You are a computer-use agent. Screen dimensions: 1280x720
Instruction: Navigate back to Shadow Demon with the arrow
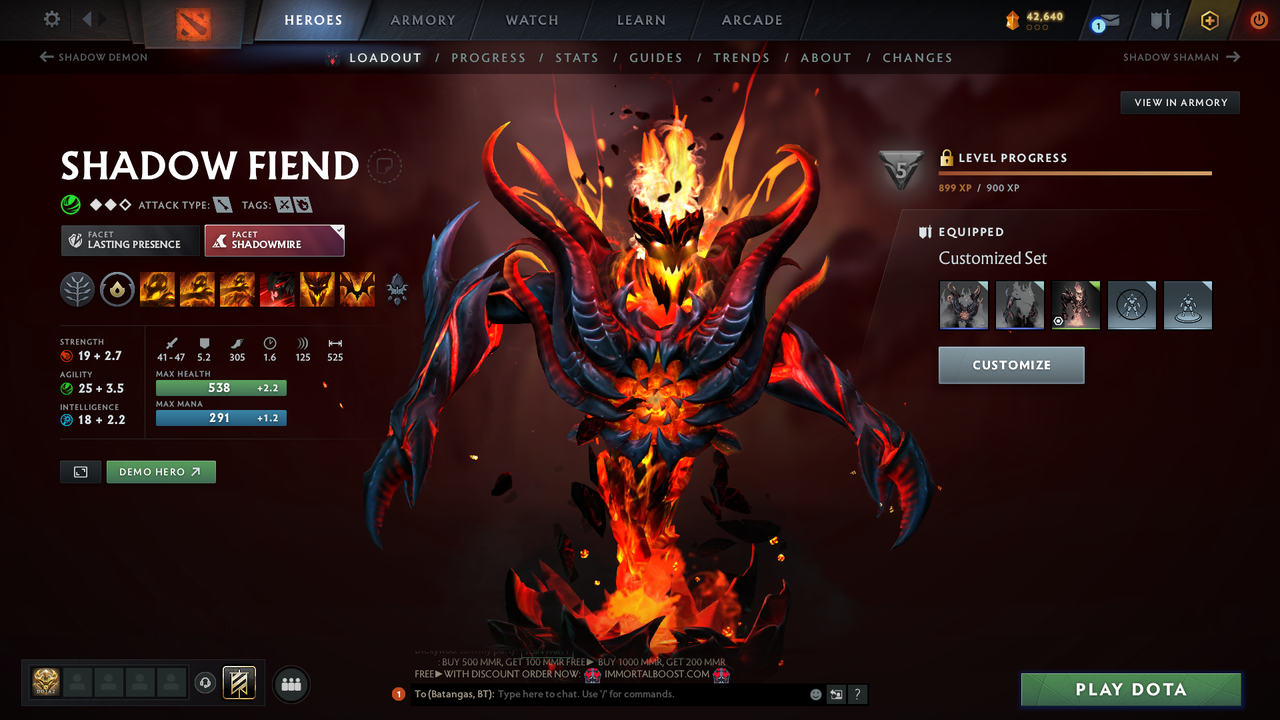(x=93, y=57)
